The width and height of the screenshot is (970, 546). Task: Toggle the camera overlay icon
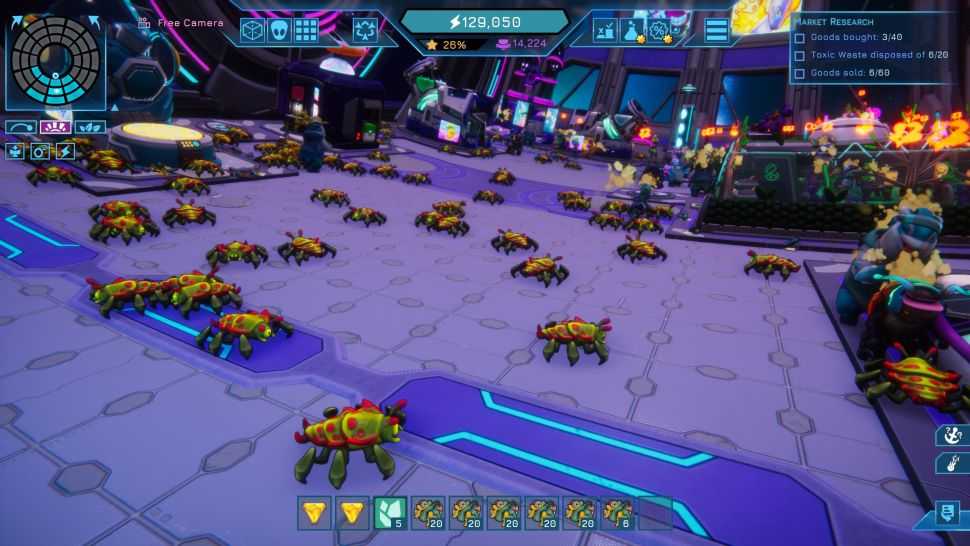[40, 151]
